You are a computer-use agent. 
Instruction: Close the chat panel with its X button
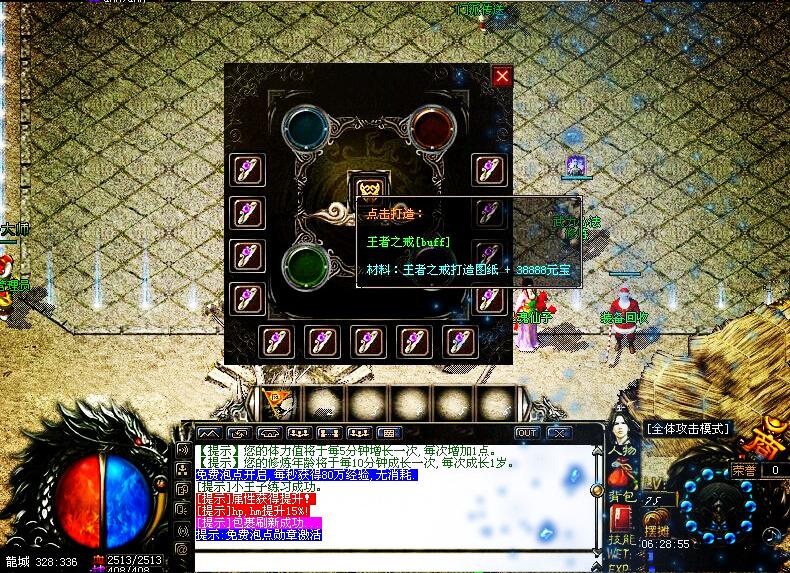coord(558,433)
